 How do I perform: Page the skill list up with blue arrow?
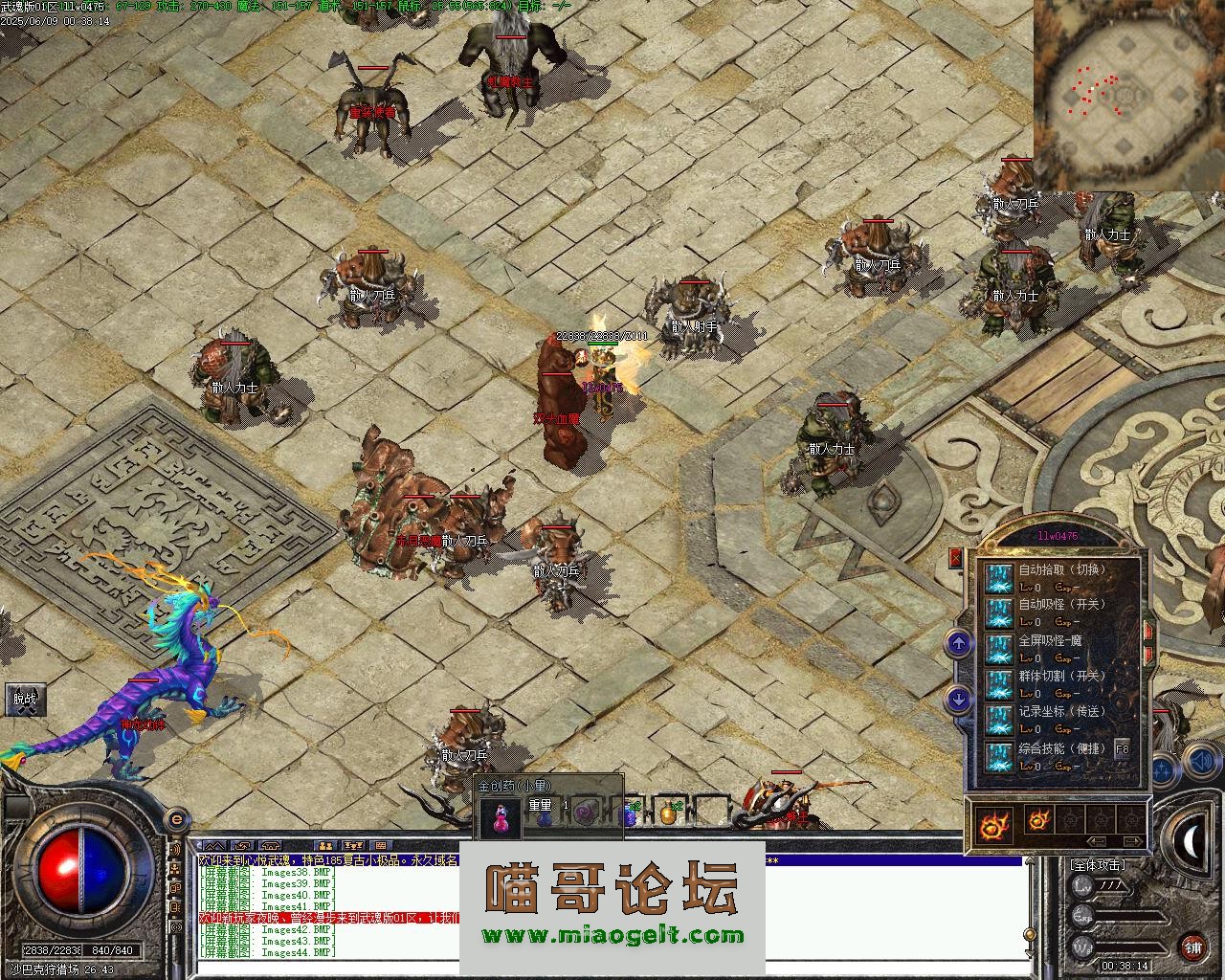click(x=959, y=643)
